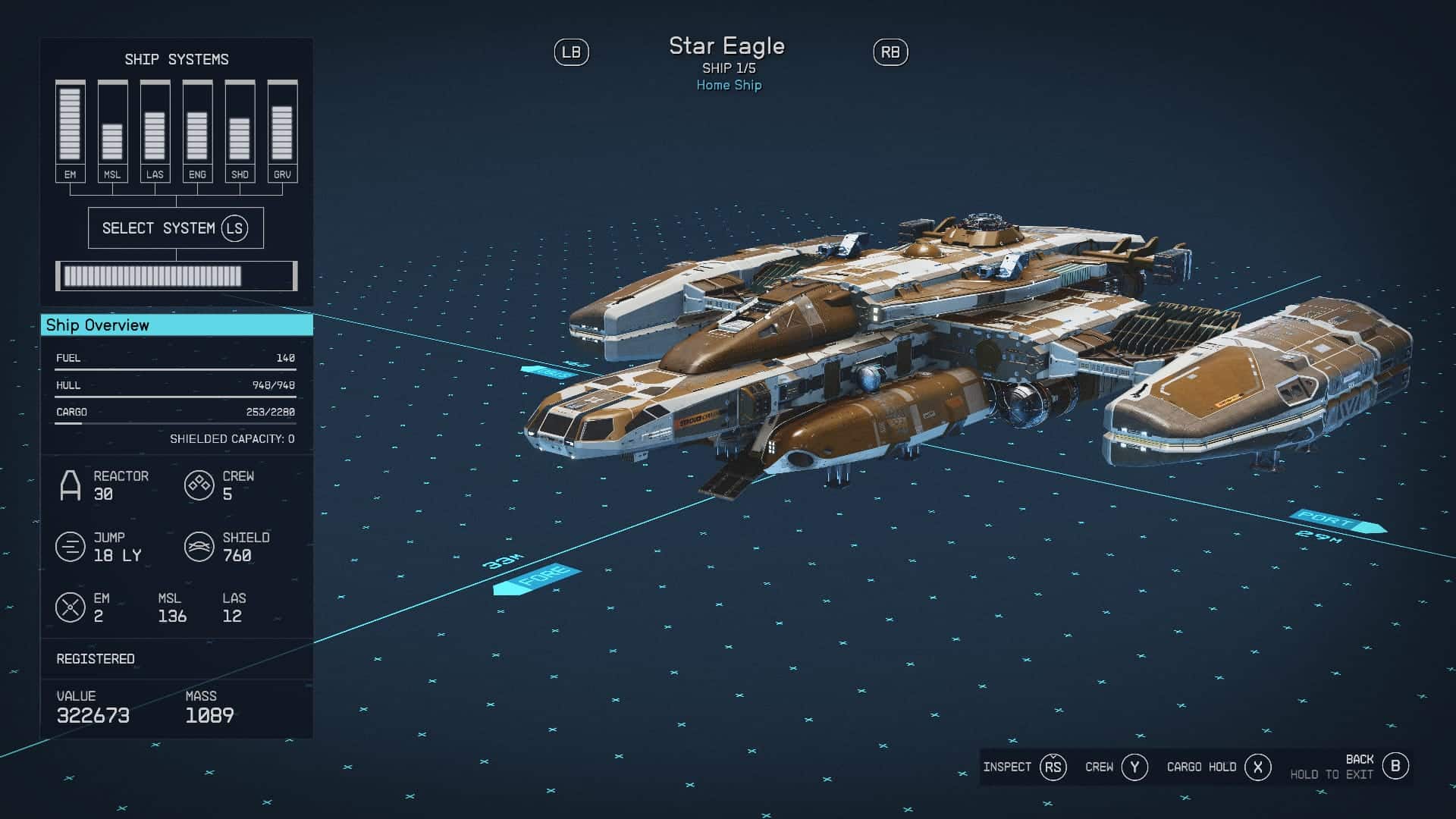Select the Jump range icon
Image resolution: width=1456 pixels, height=819 pixels.
71,548
